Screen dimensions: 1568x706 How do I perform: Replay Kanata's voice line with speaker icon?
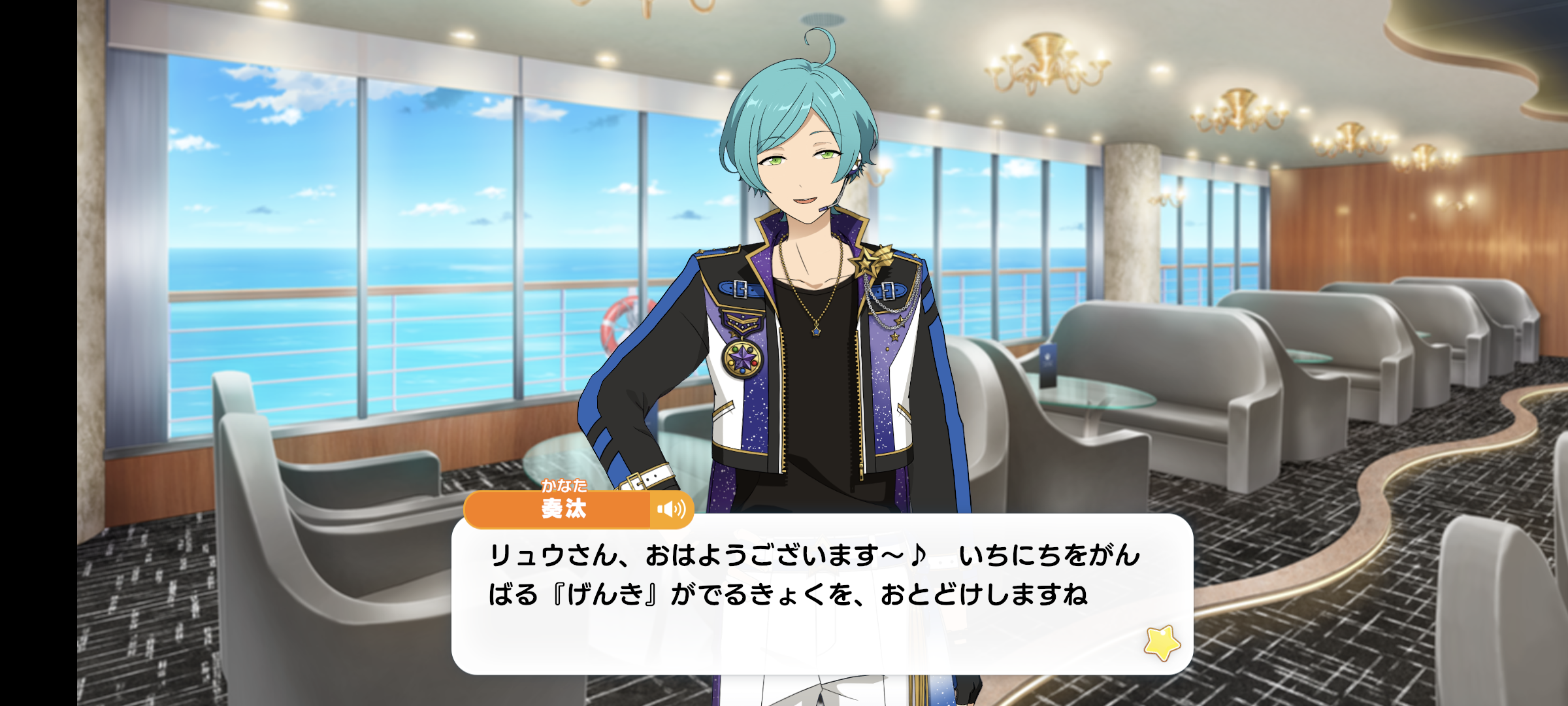click(x=671, y=509)
